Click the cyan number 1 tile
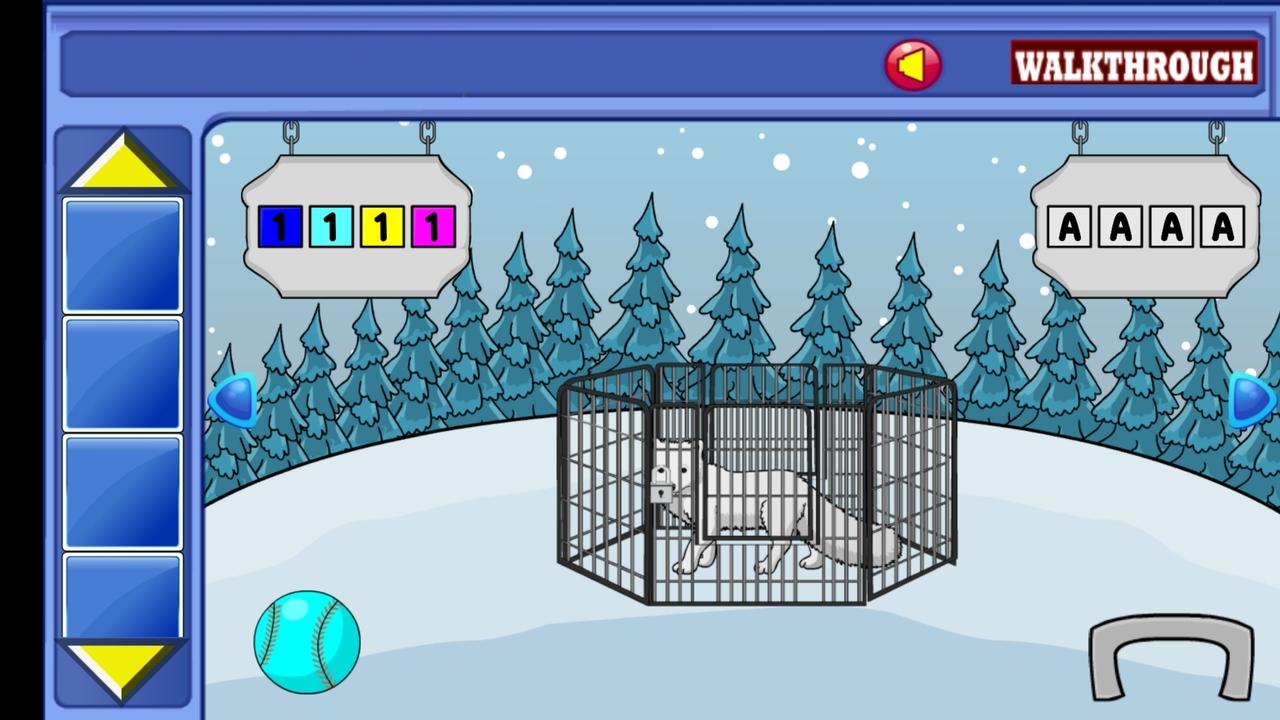Image resolution: width=1280 pixels, height=720 pixels. 330,226
